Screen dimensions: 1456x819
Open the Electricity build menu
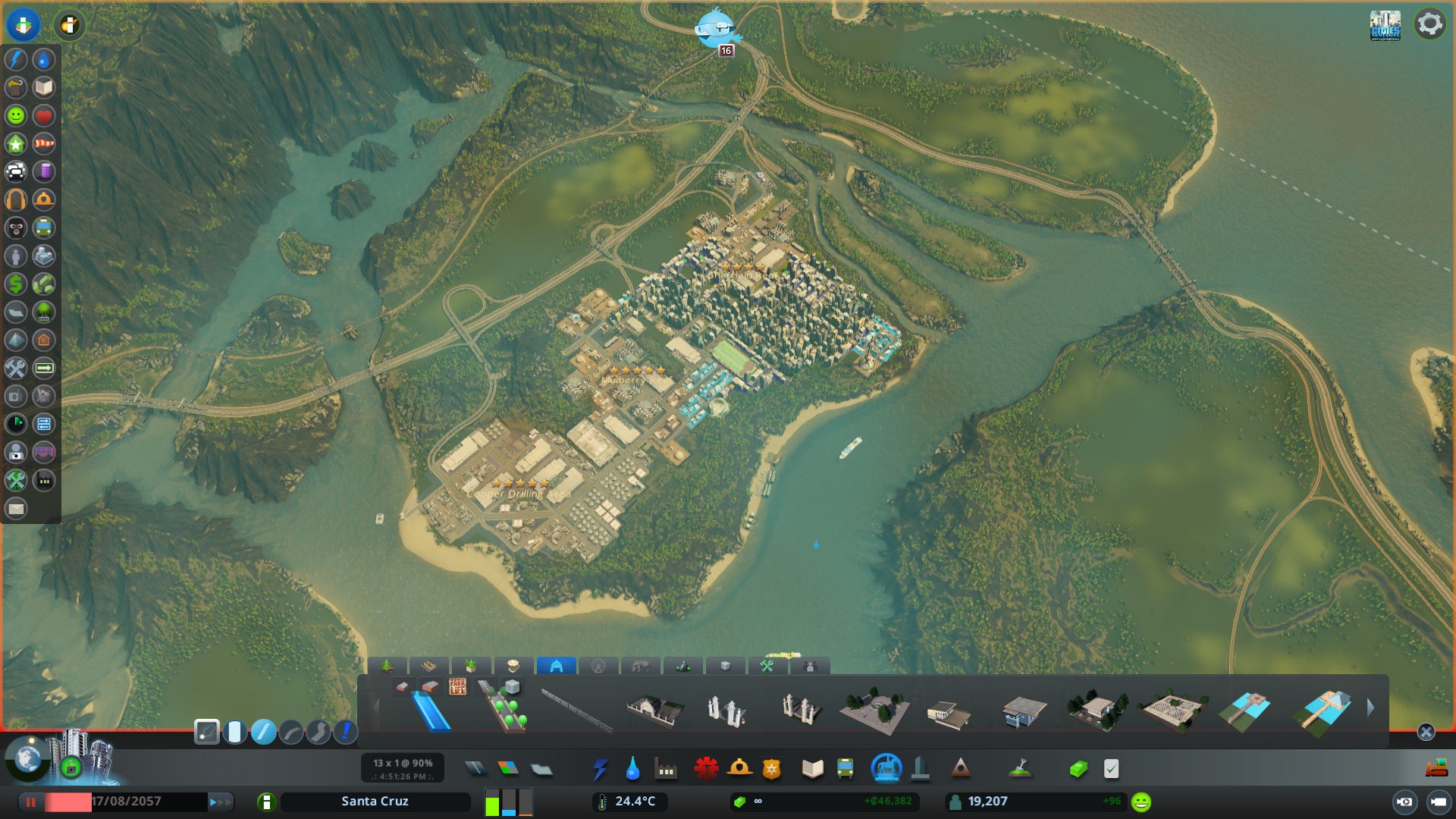pos(600,769)
